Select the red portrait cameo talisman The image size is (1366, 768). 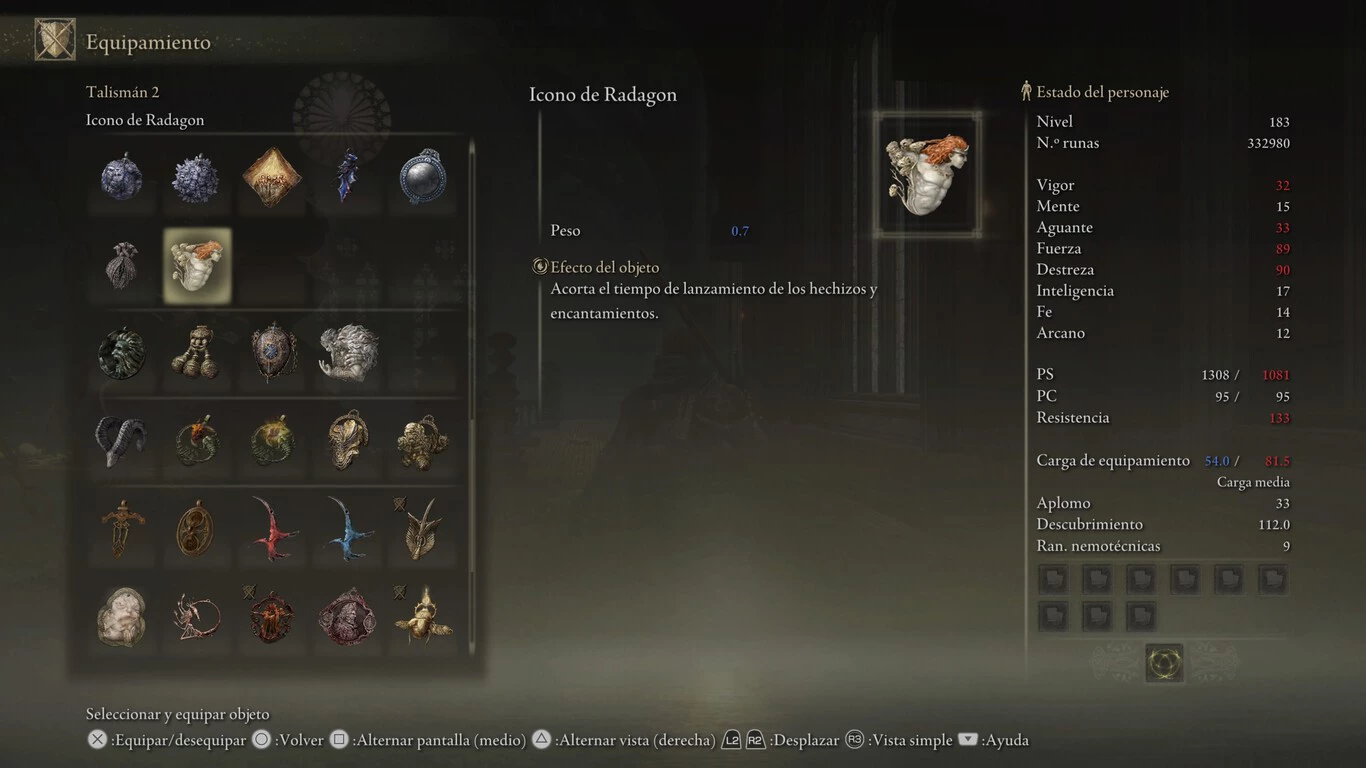[x=347, y=616]
